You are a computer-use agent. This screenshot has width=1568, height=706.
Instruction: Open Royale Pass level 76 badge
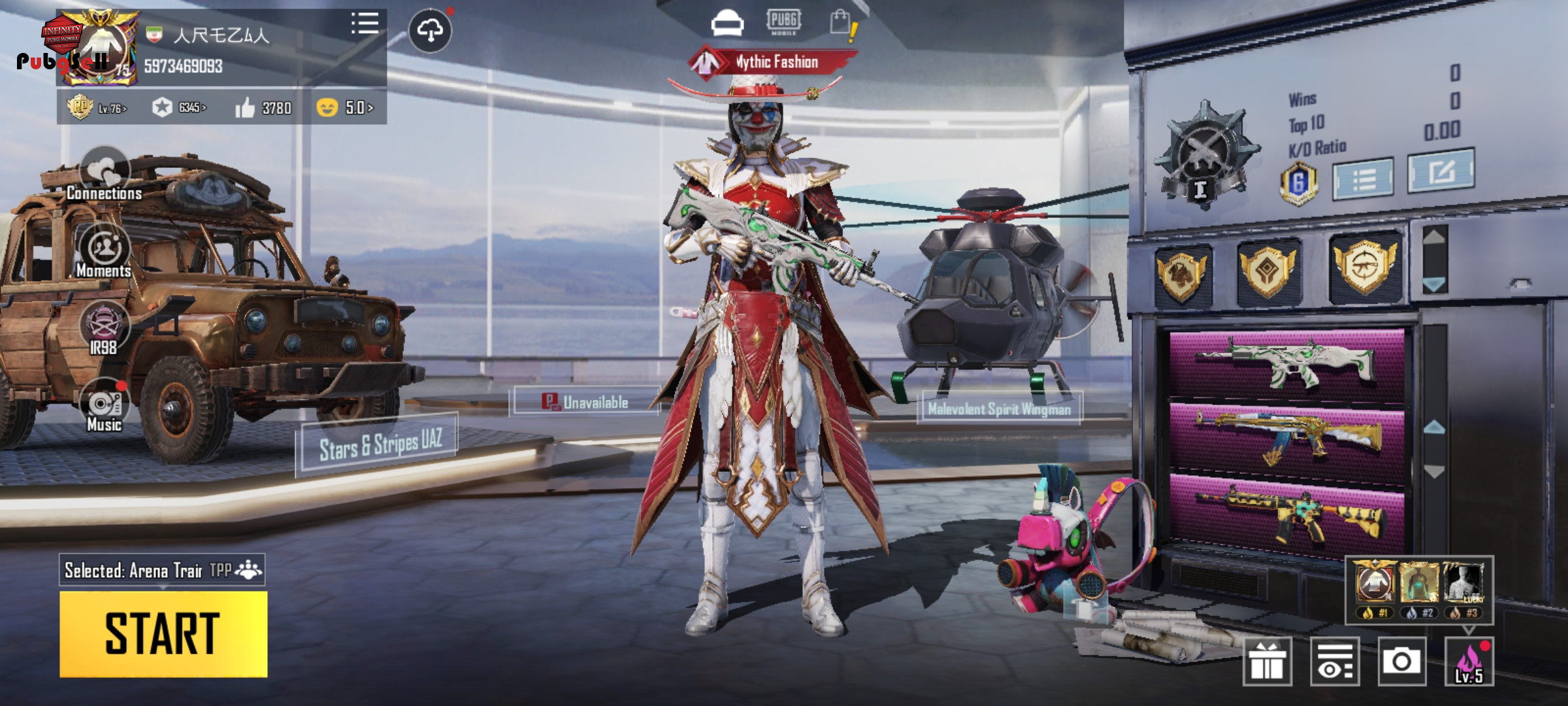(x=97, y=107)
